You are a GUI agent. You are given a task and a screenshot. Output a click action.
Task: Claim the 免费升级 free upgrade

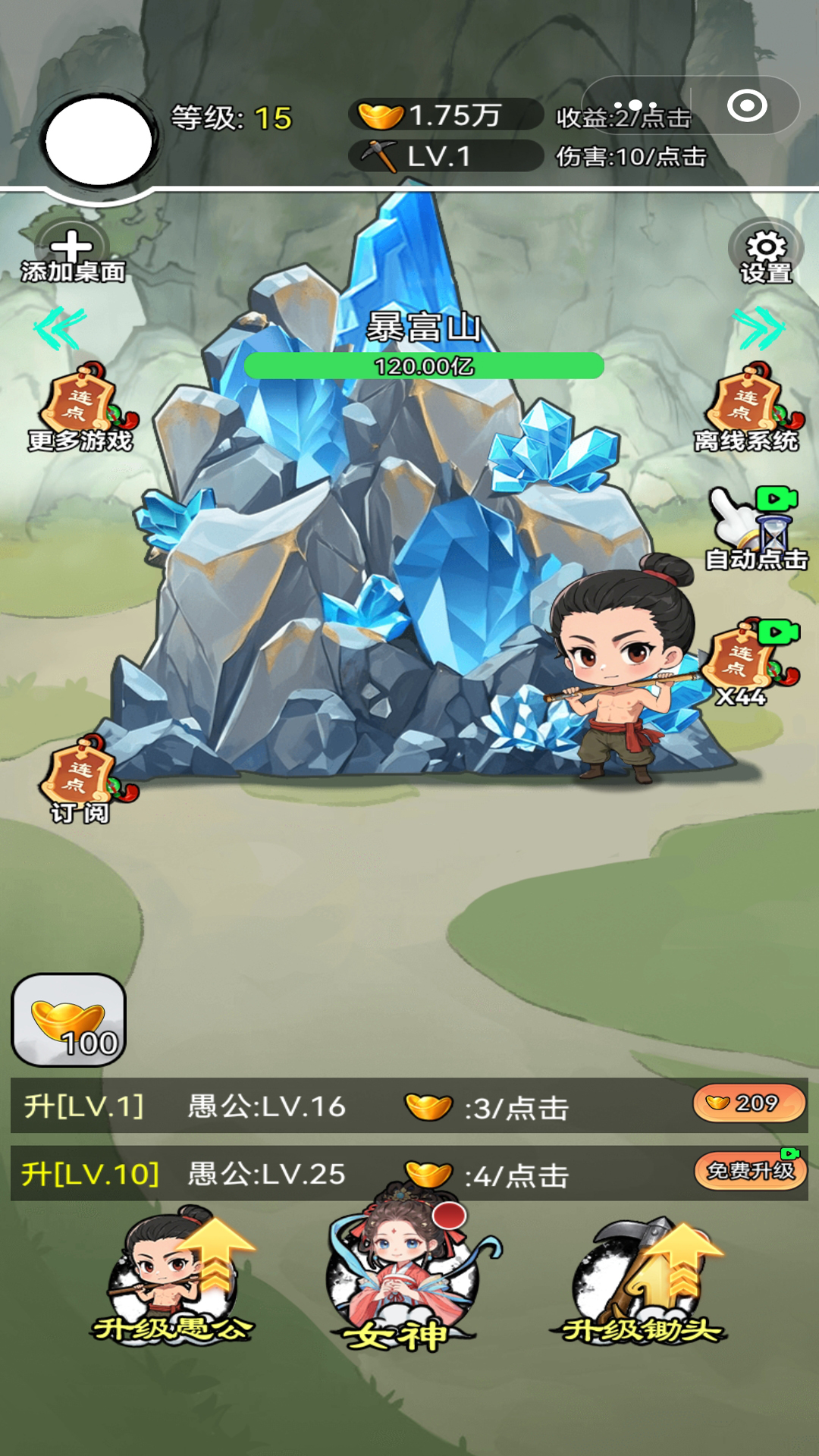[750, 1172]
